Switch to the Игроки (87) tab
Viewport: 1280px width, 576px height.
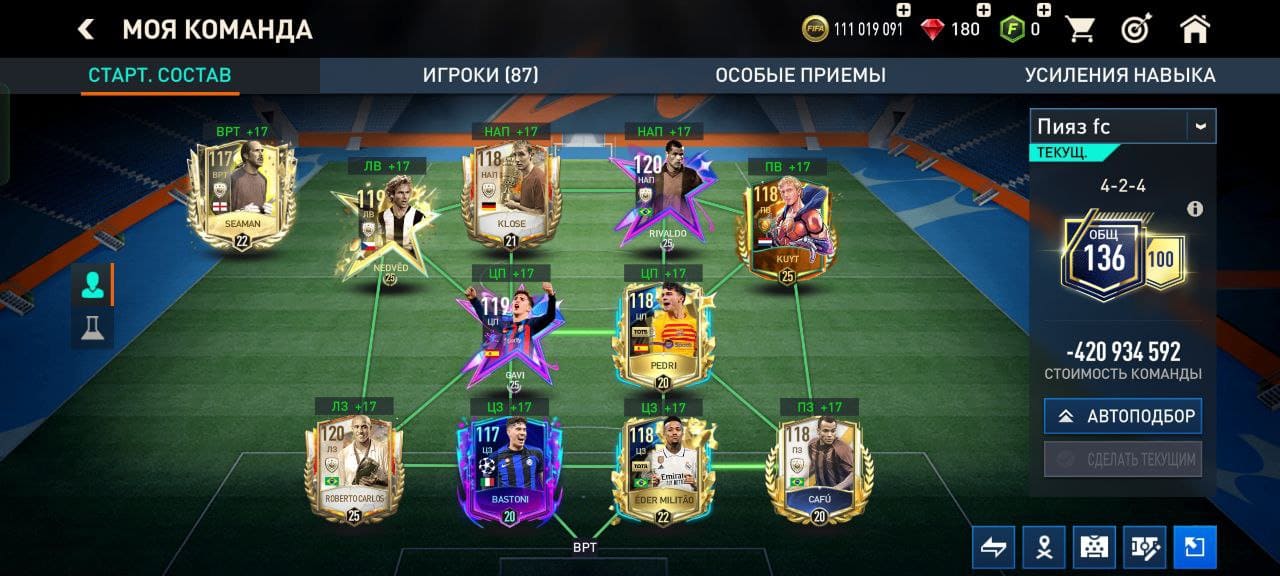480,75
